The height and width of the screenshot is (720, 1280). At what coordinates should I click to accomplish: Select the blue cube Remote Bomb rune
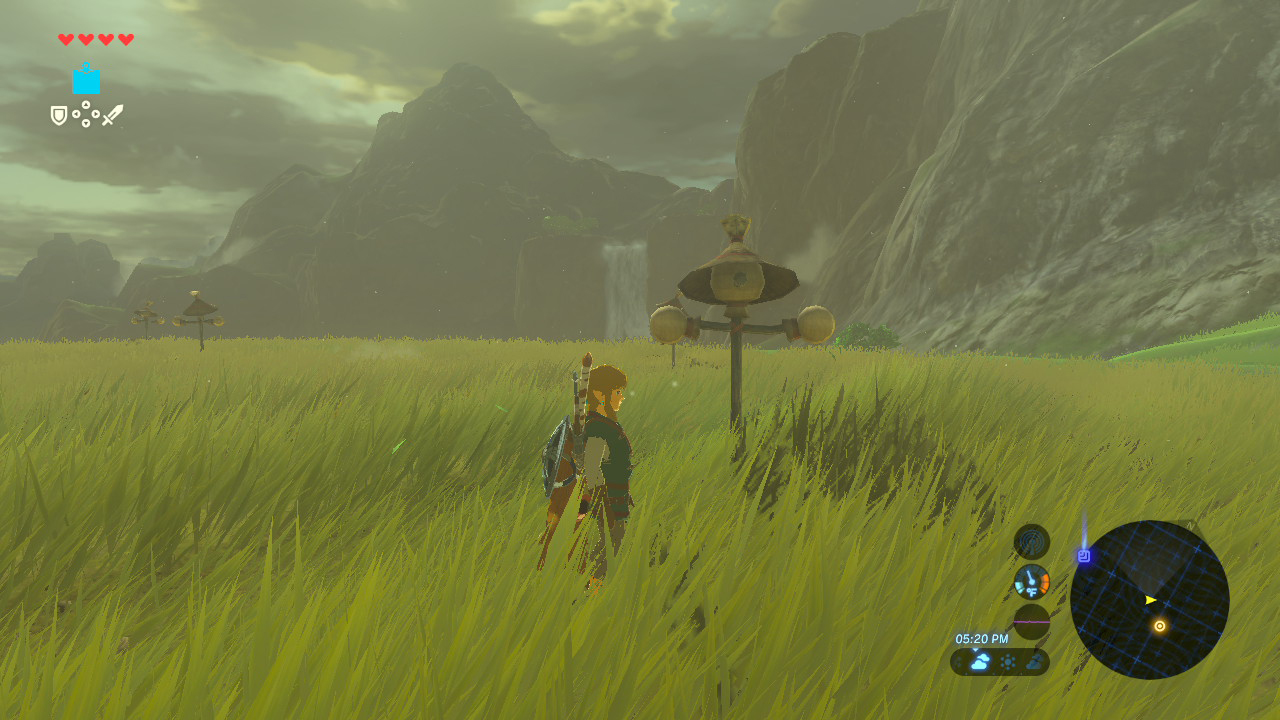click(x=86, y=79)
